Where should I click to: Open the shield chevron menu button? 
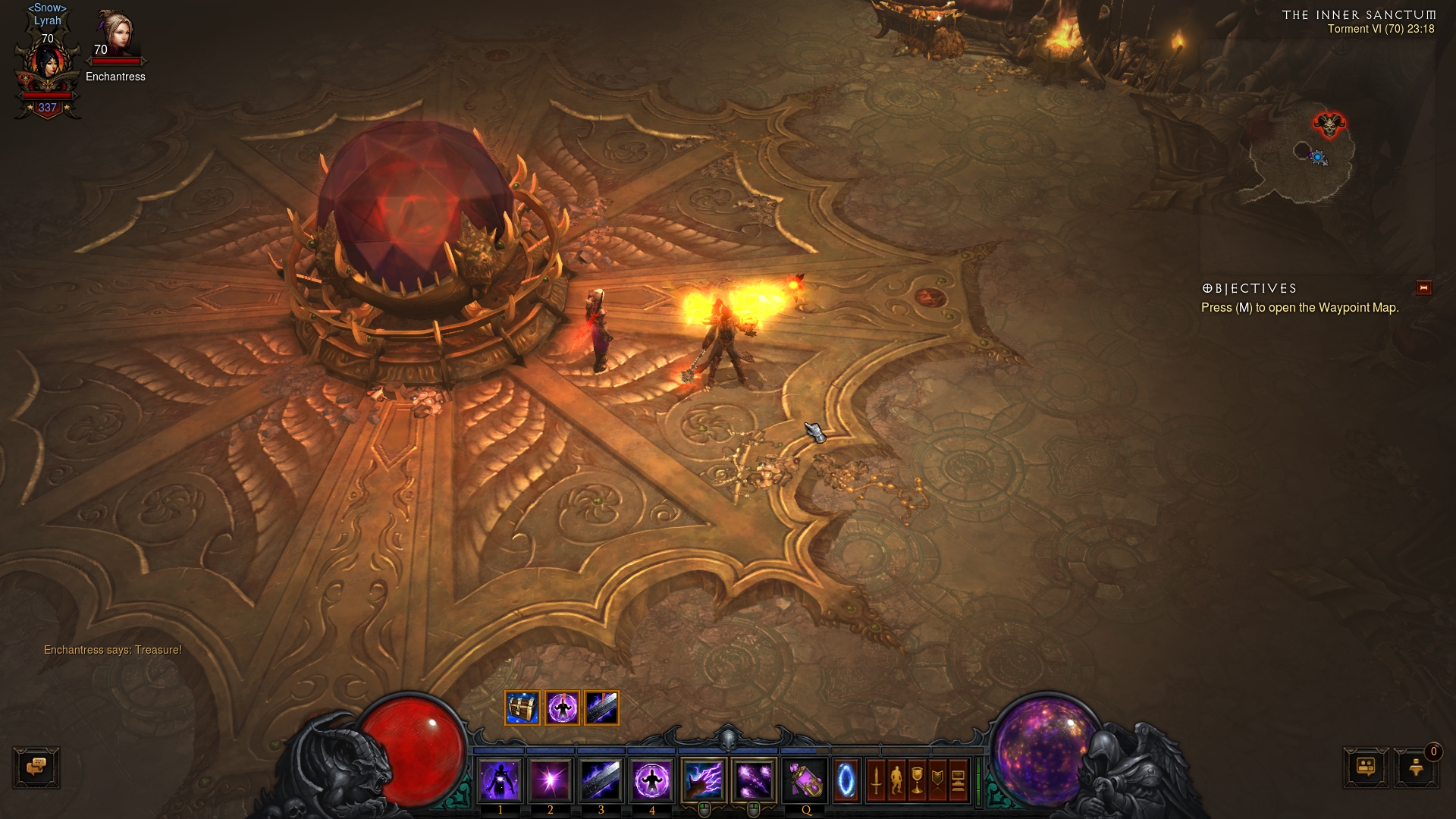937,780
